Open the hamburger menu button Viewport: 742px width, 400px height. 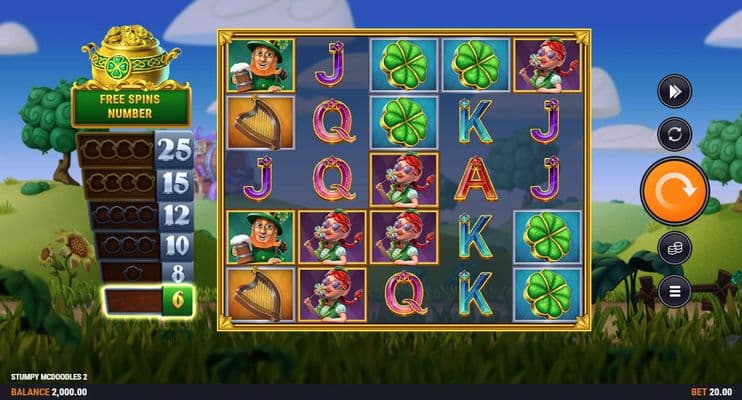[x=674, y=291]
